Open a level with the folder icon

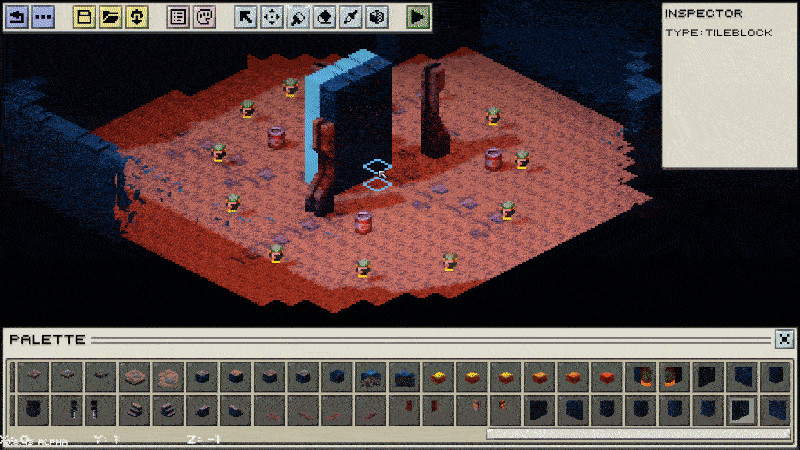[x=111, y=17]
